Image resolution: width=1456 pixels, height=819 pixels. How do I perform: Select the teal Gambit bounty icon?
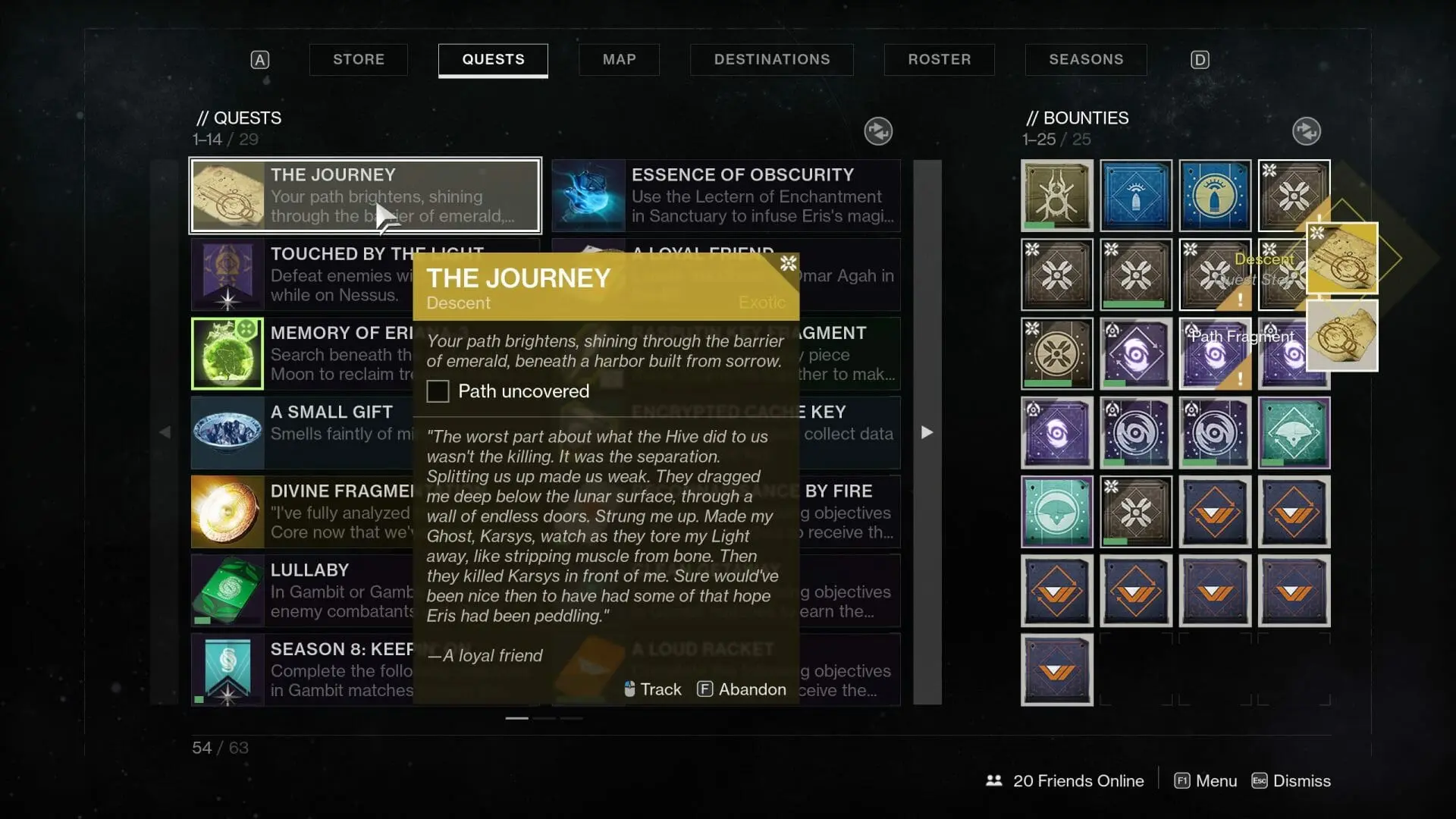[1056, 512]
